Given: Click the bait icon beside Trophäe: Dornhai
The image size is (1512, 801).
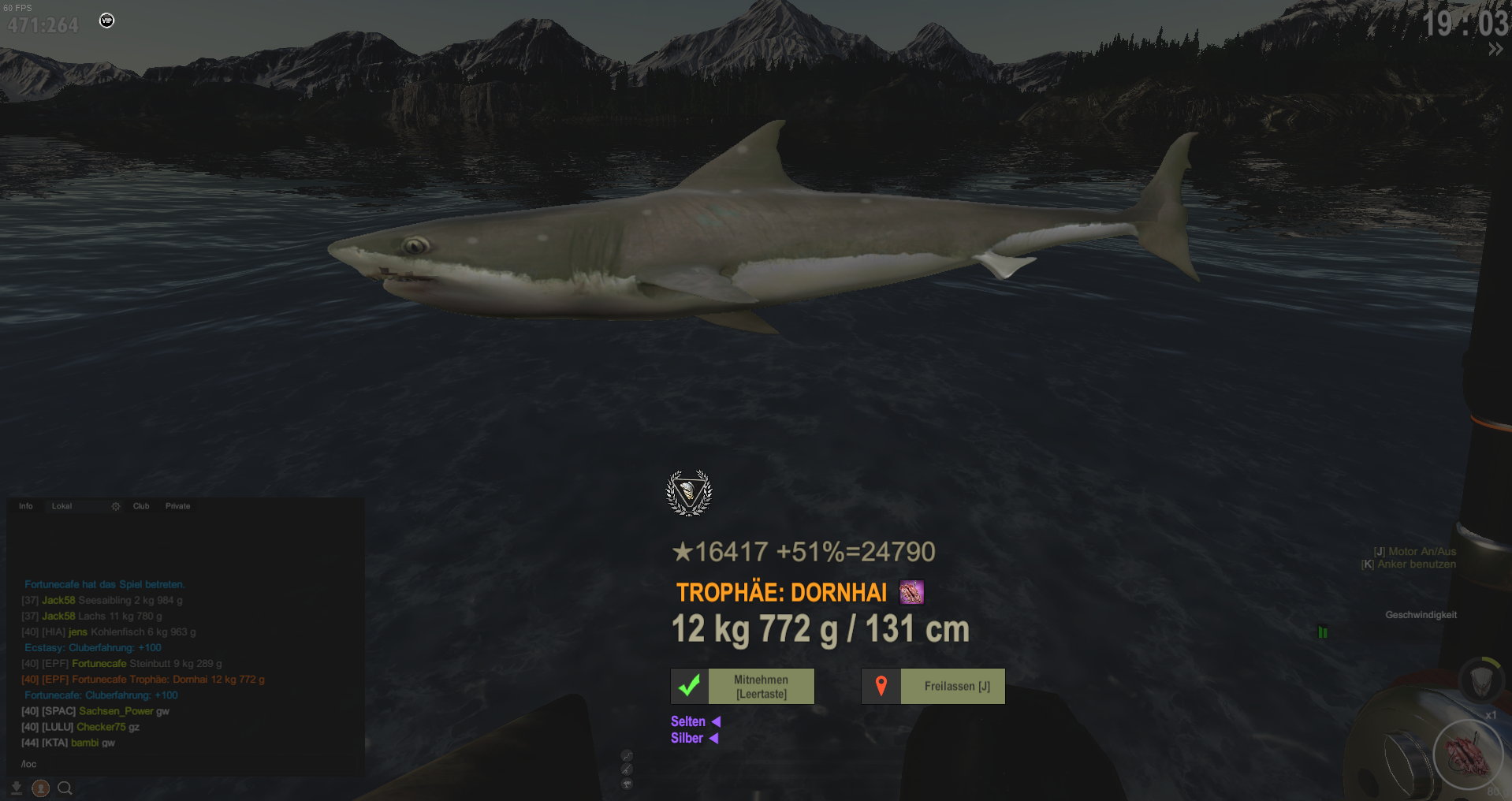Looking at the screenshot, I should [911, 592].
